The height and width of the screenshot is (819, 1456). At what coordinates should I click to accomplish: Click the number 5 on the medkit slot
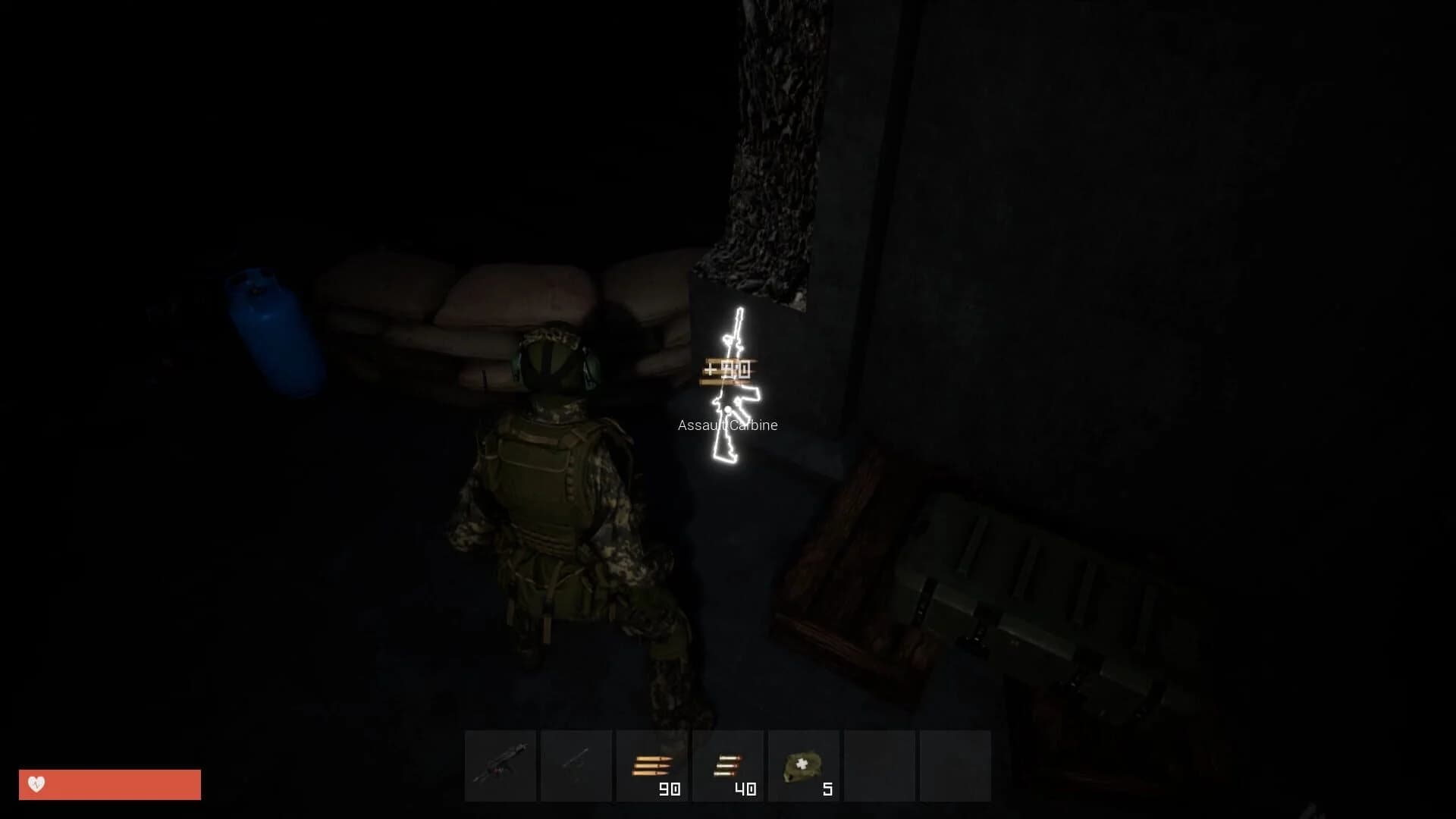827,789
